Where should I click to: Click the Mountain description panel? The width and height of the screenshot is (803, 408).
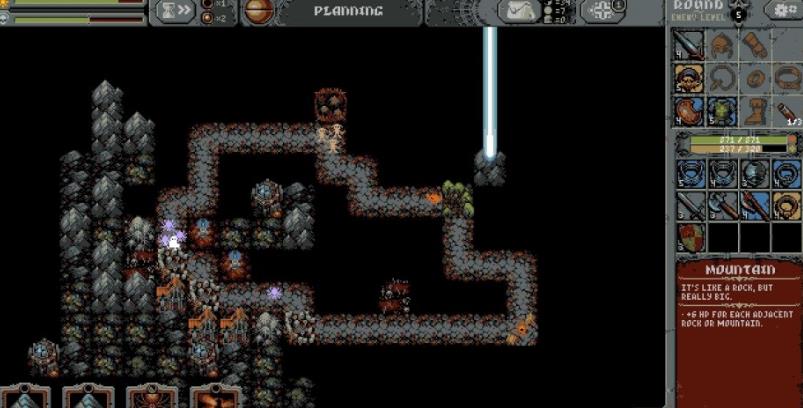[738, 330]
